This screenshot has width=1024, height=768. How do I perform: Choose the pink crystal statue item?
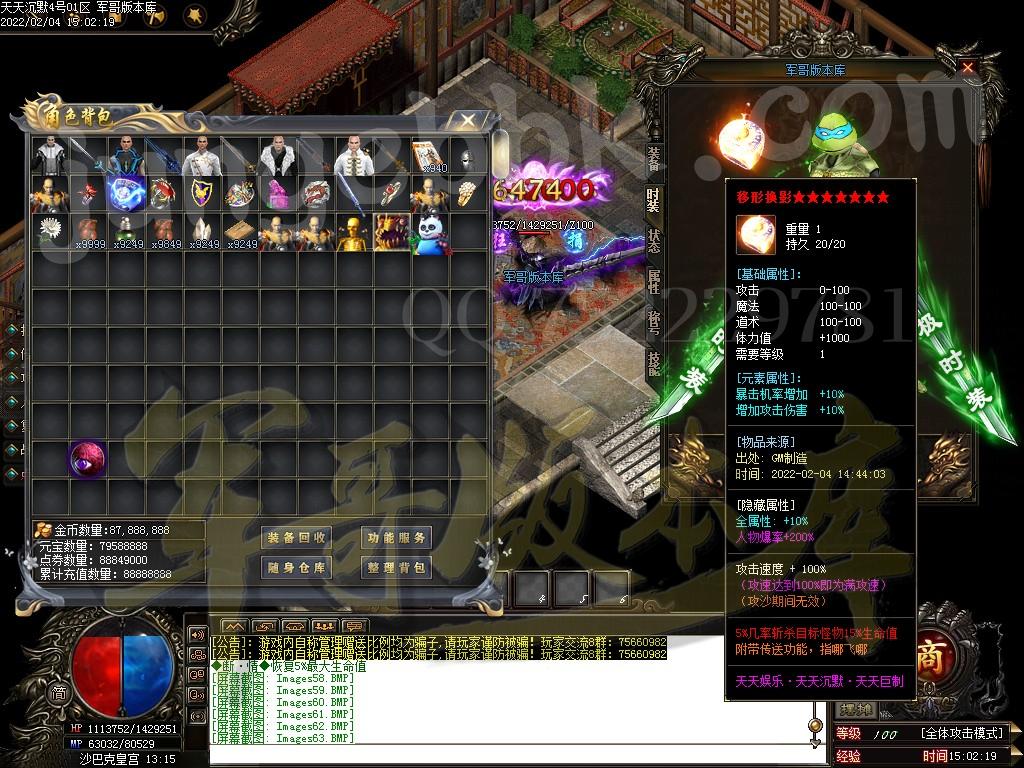(277, 194)
